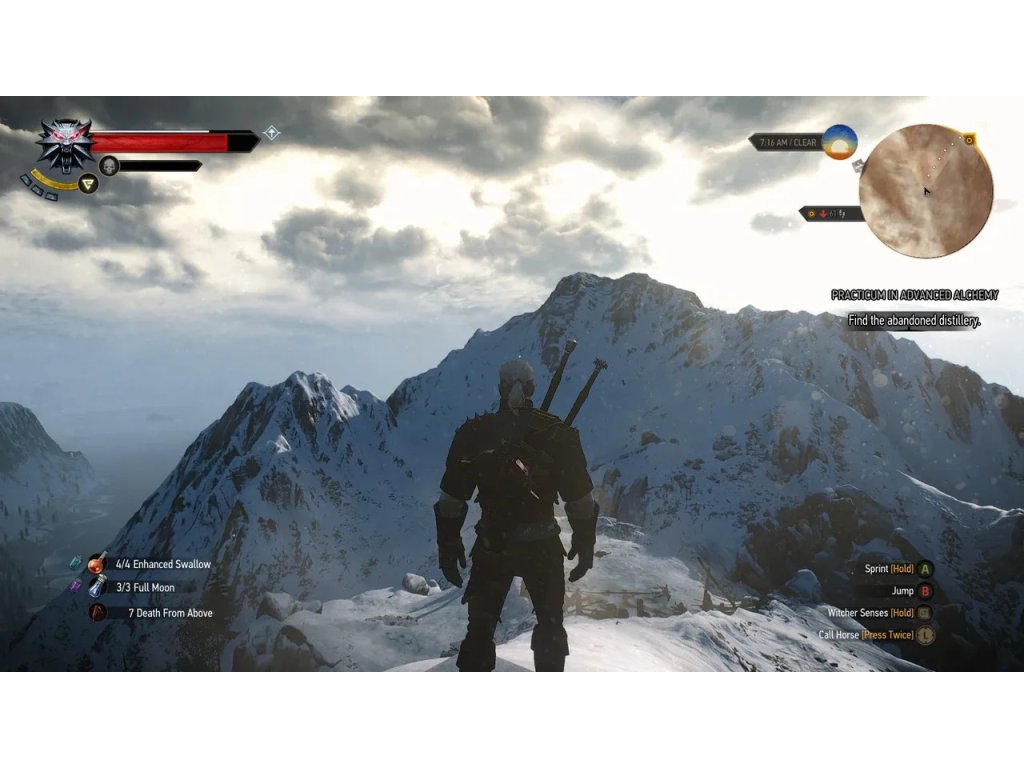Select the objective marker on the minimap edge
Viewport: 1024px width, 768px height.
[969, 140]
